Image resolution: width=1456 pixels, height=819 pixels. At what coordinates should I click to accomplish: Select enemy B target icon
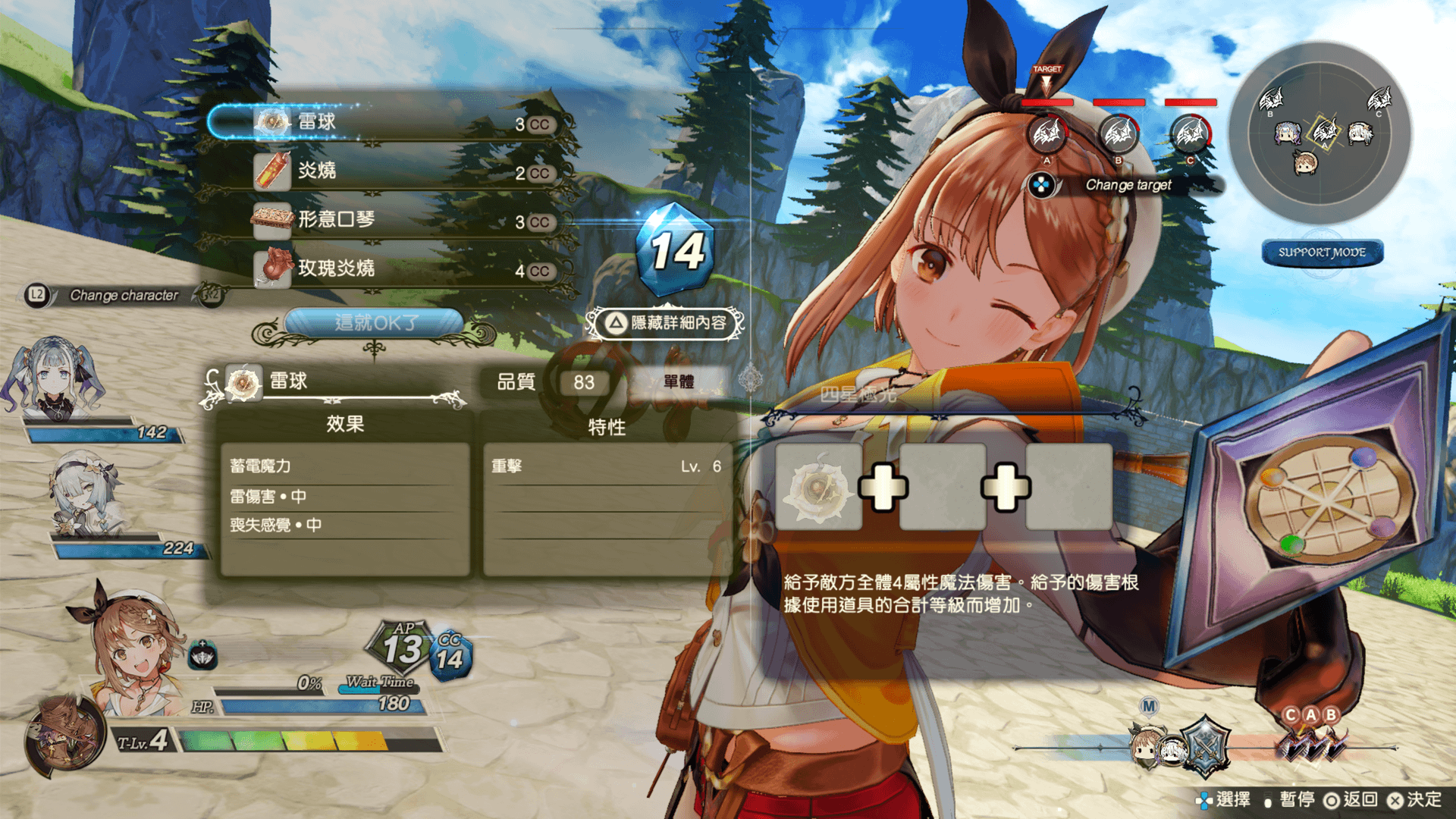pyautogui.click(x=1119, y=134)
